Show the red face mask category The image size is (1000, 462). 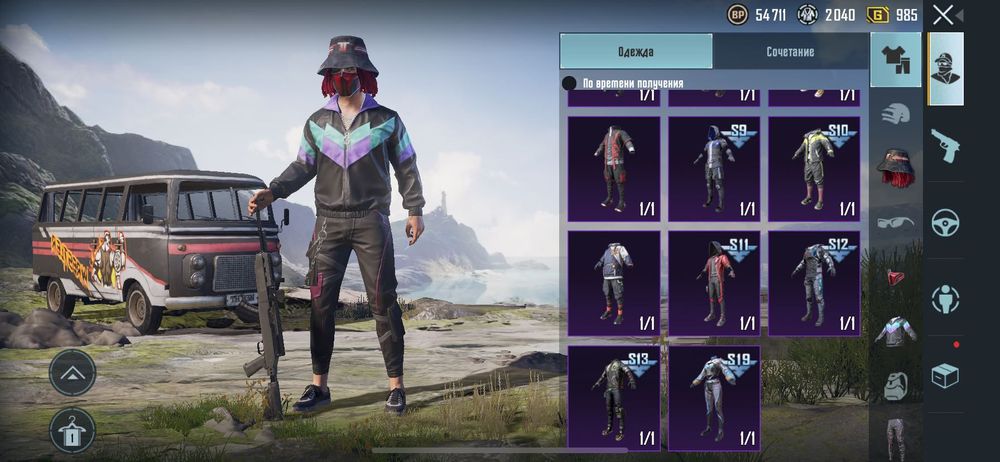tap(896, 276)
